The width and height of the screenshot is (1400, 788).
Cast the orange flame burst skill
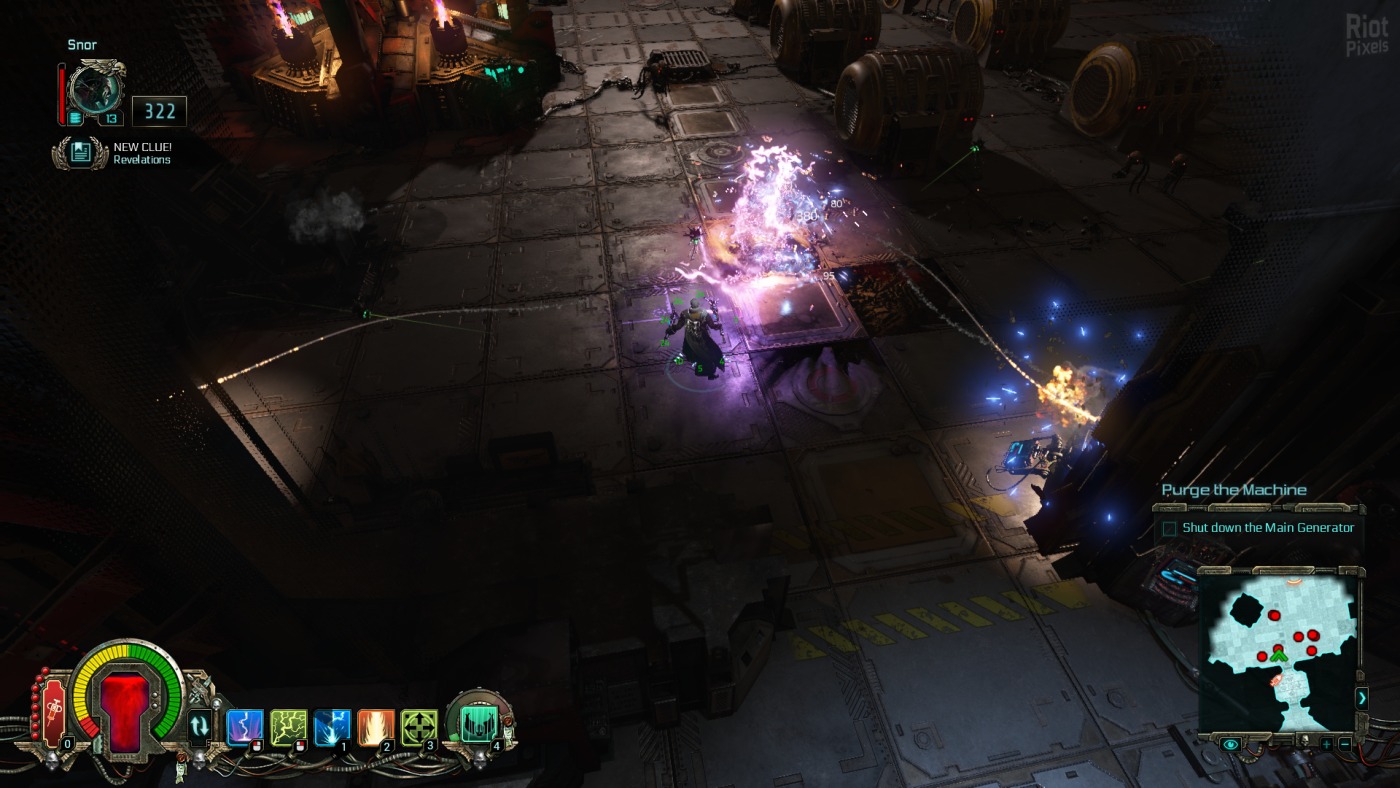pos(376,727)
